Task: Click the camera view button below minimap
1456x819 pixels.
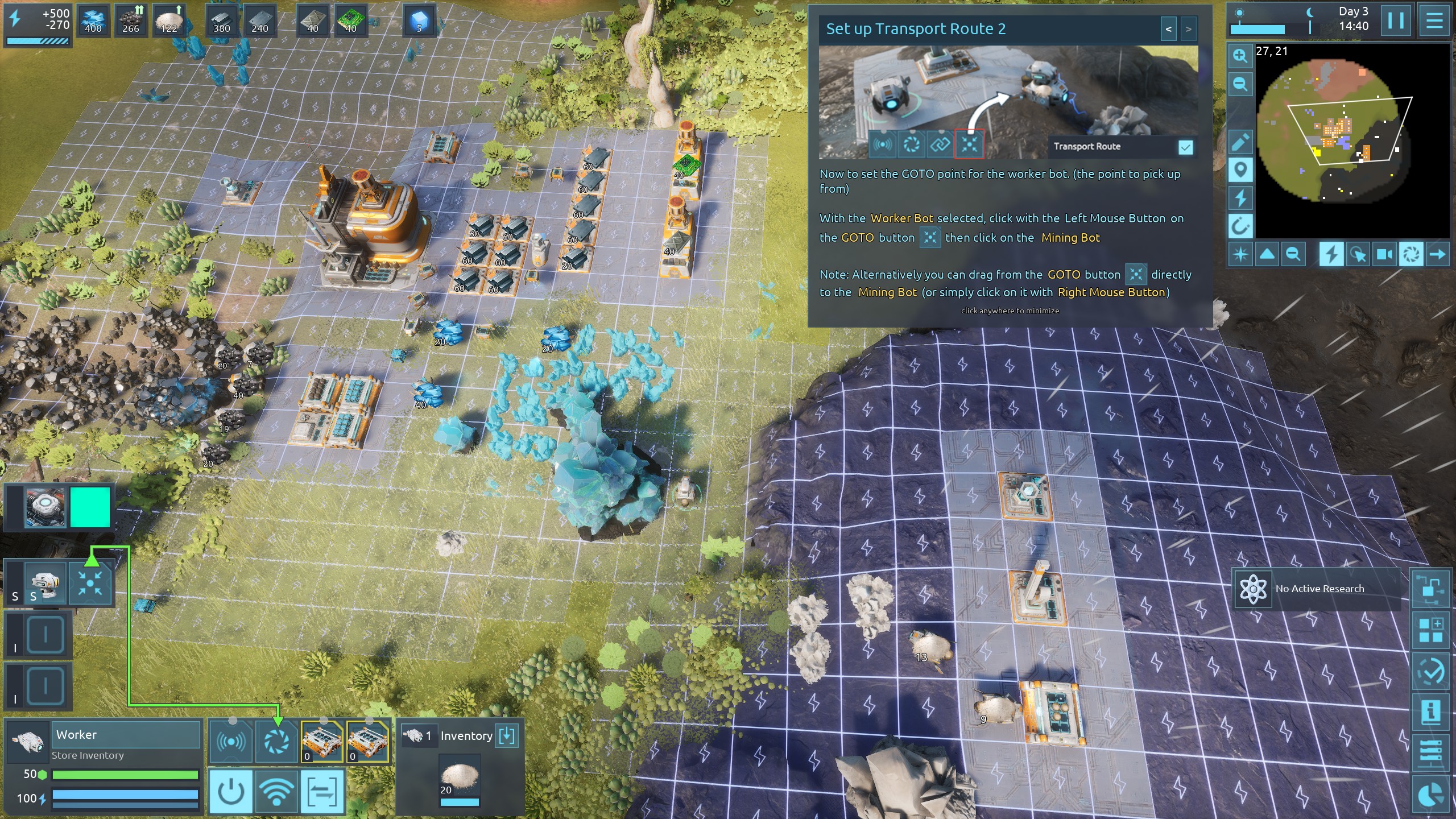Action: click(x=1384, y=254)
